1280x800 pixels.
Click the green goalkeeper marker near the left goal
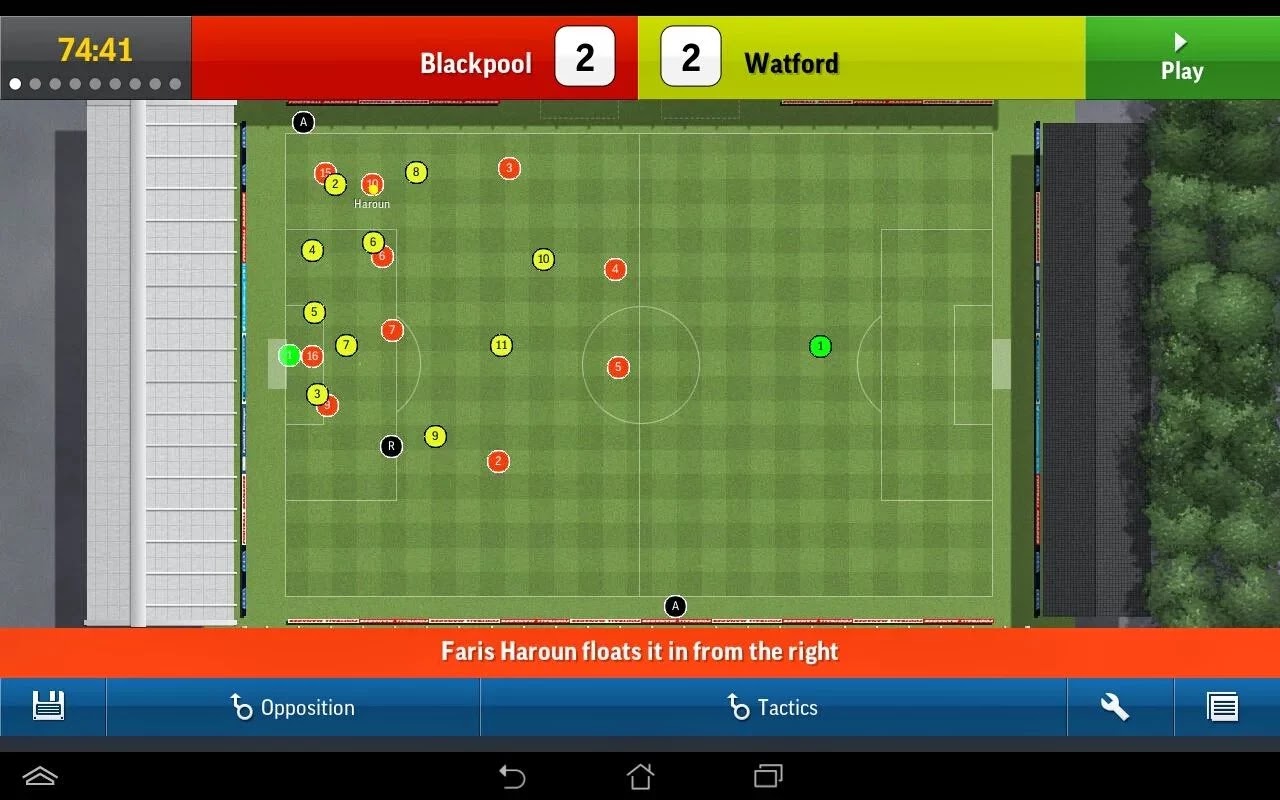(x=289, y=355)
